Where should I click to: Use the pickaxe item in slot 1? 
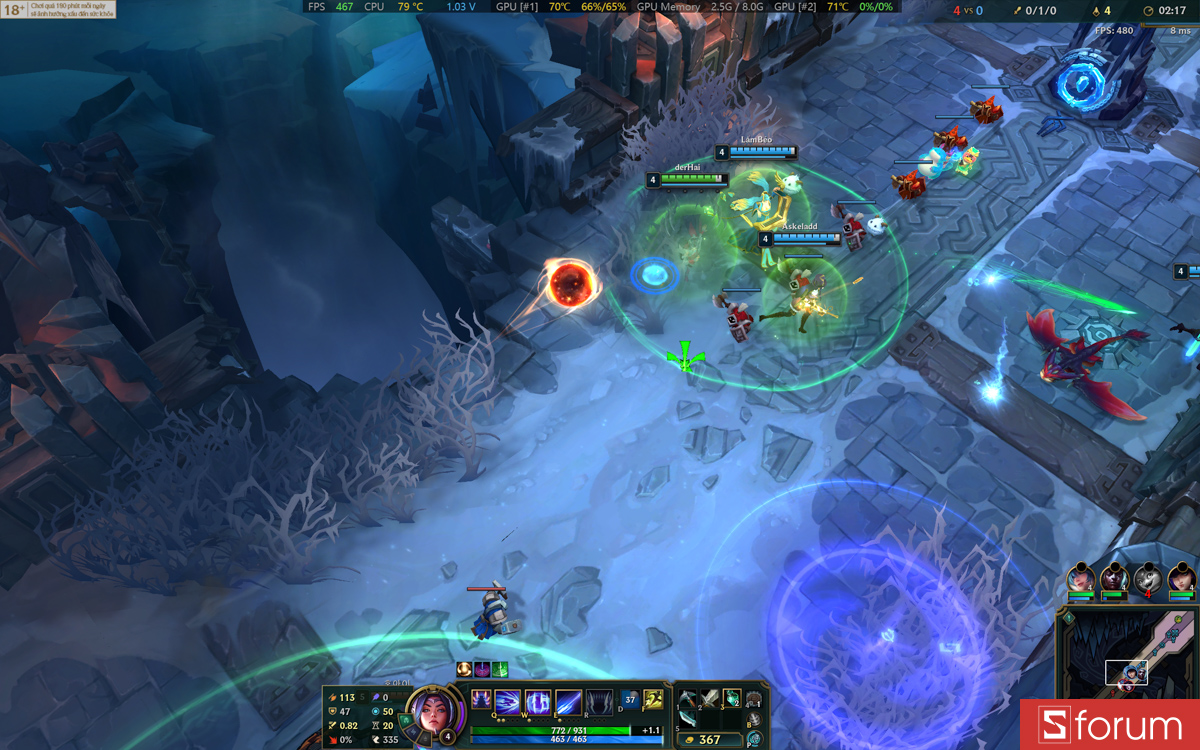[x=687, y=698]
